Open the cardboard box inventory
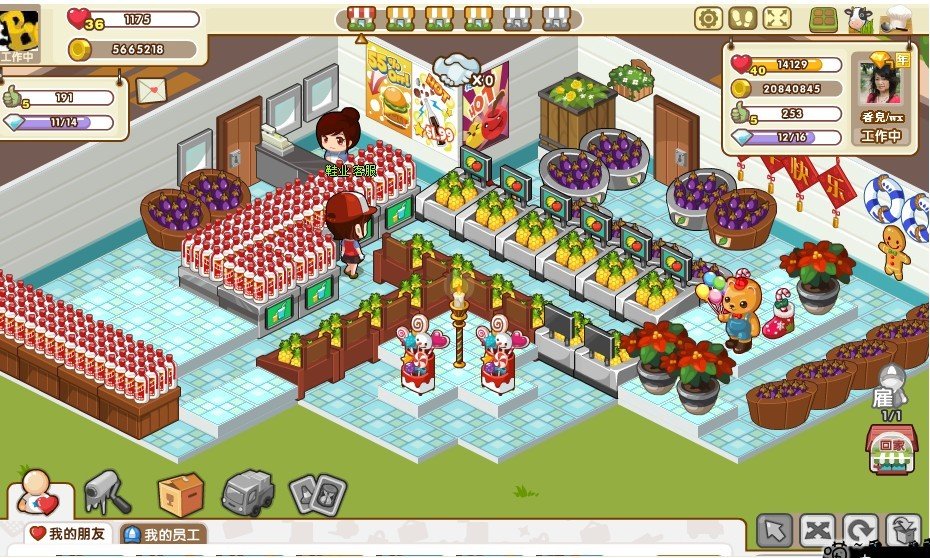This screenshot has width=930, height=558. 181,493
